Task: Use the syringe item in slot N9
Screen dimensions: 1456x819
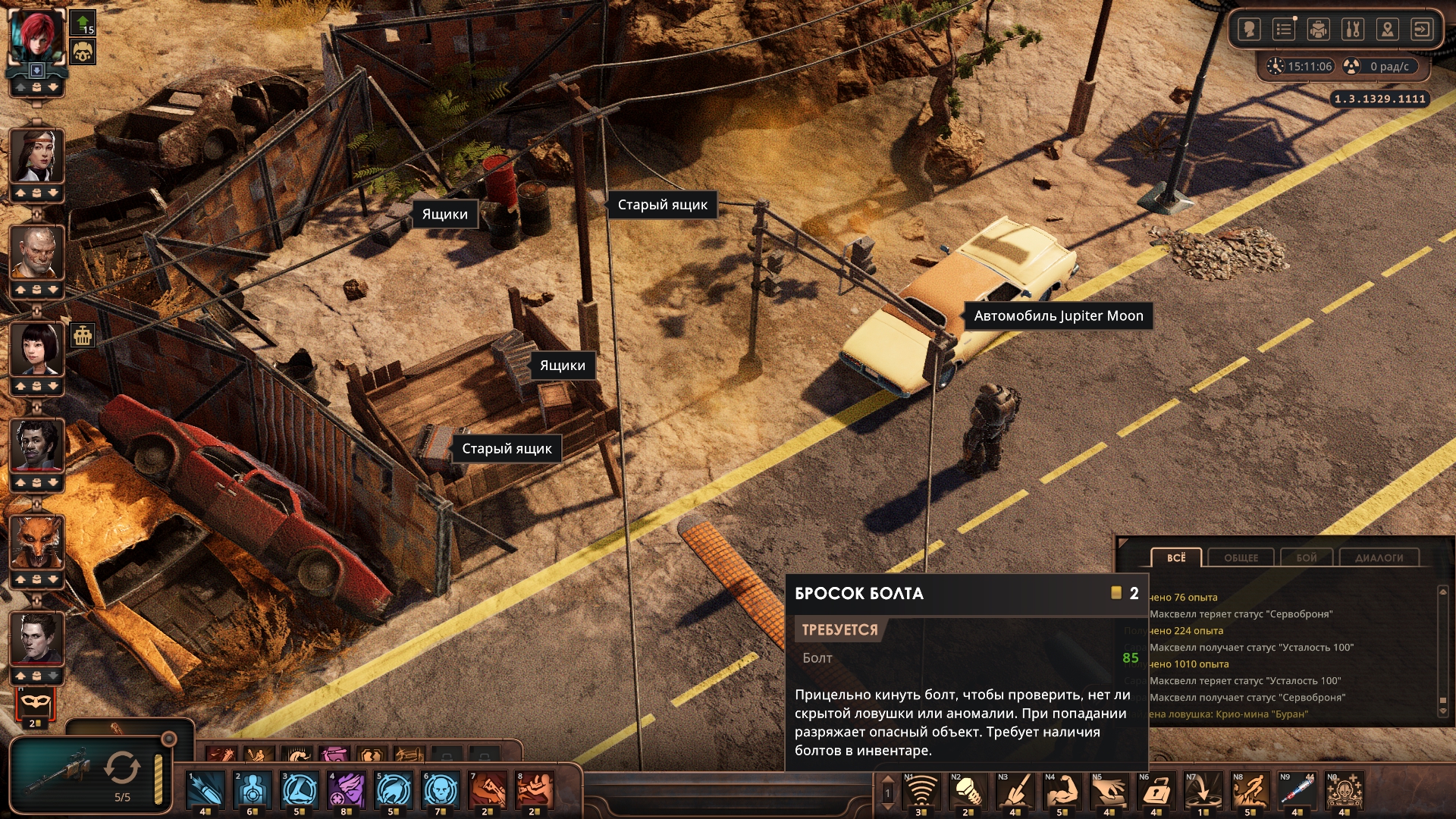Action: click(x=1297, y=791)
